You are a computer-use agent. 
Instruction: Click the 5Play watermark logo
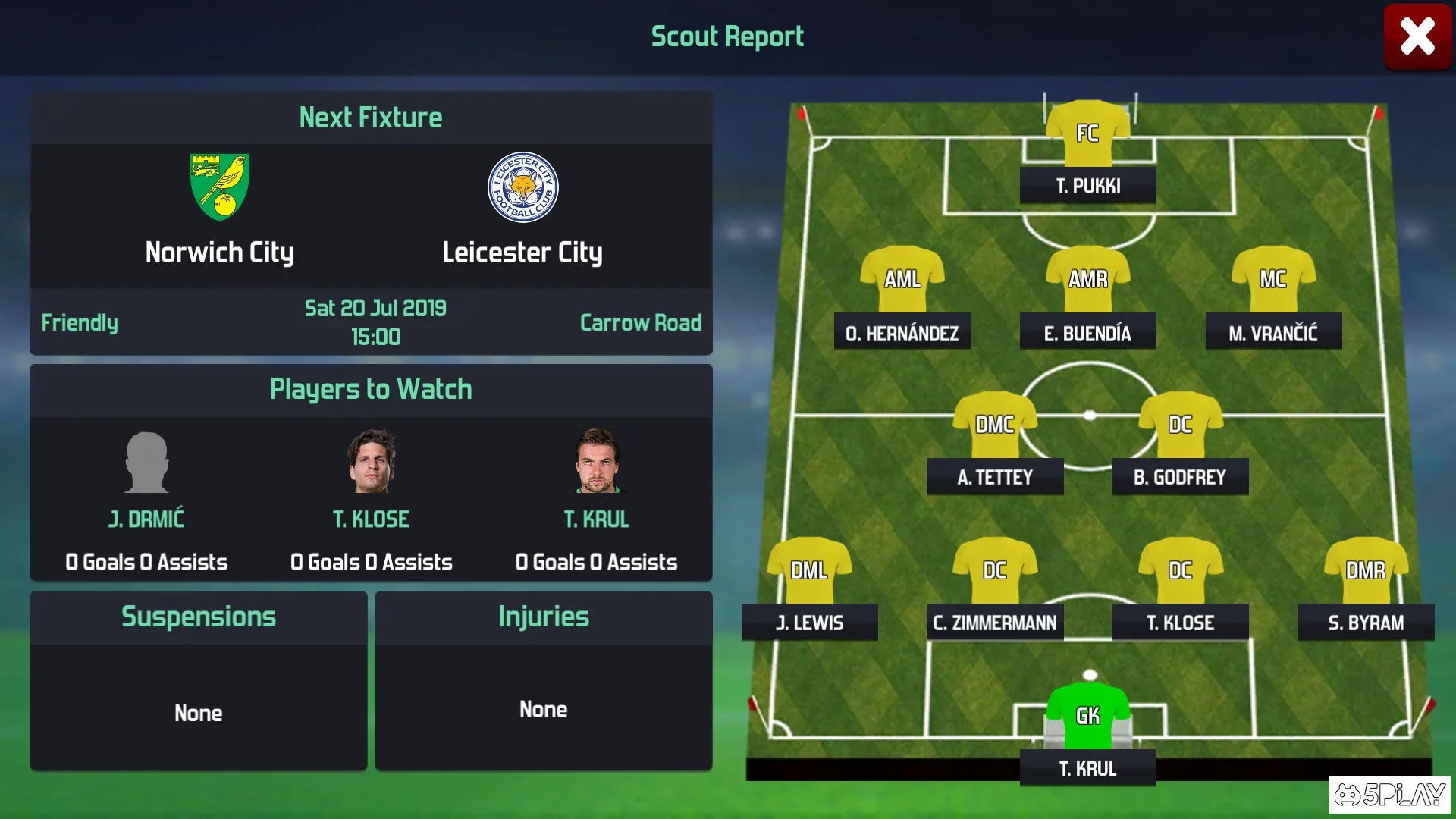pos(1389,794)
